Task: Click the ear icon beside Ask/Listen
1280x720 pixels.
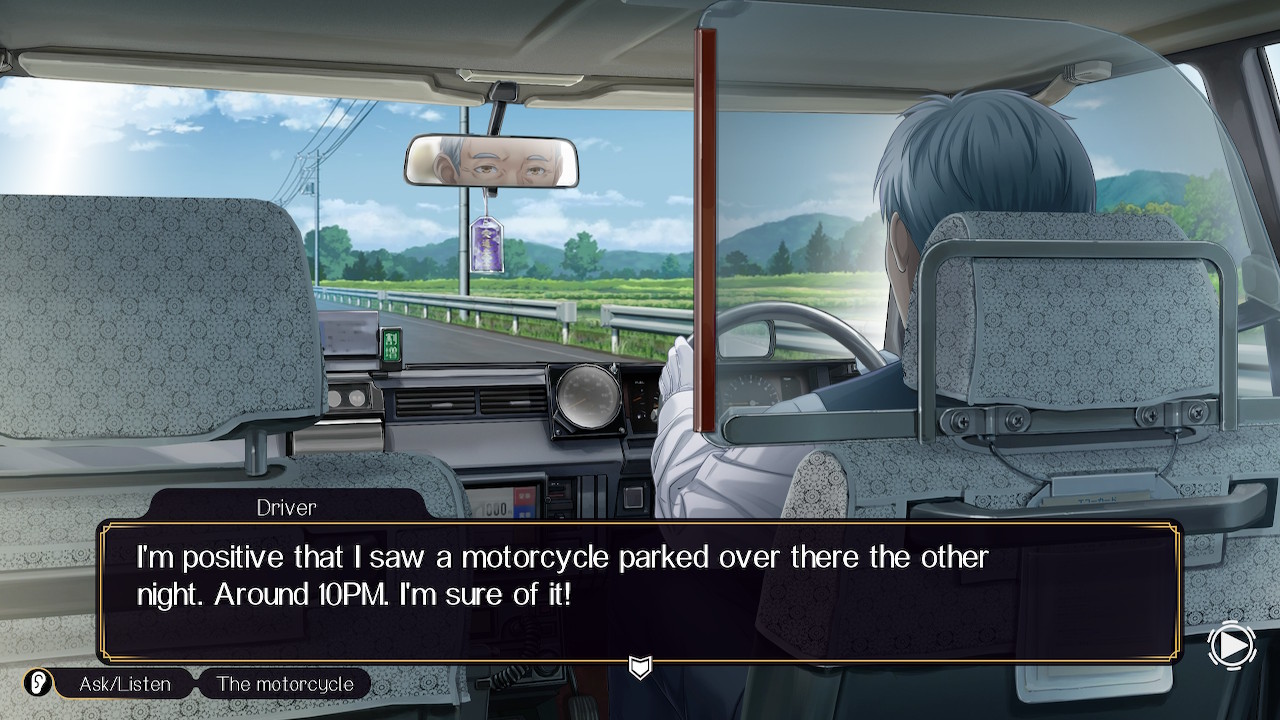Action: 38,683
